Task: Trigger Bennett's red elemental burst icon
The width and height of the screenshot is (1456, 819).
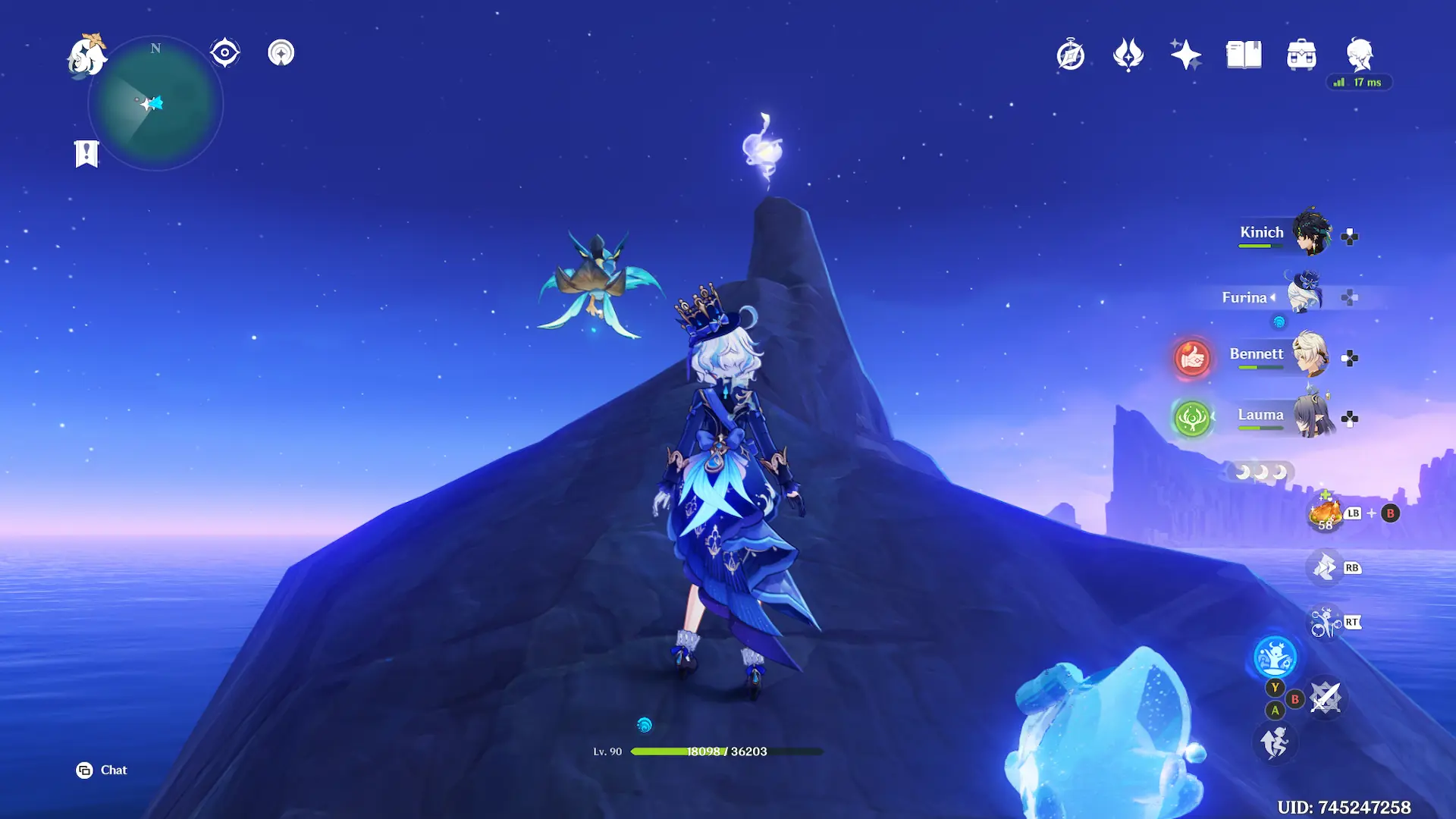Action: click(x=1192, y=357)
